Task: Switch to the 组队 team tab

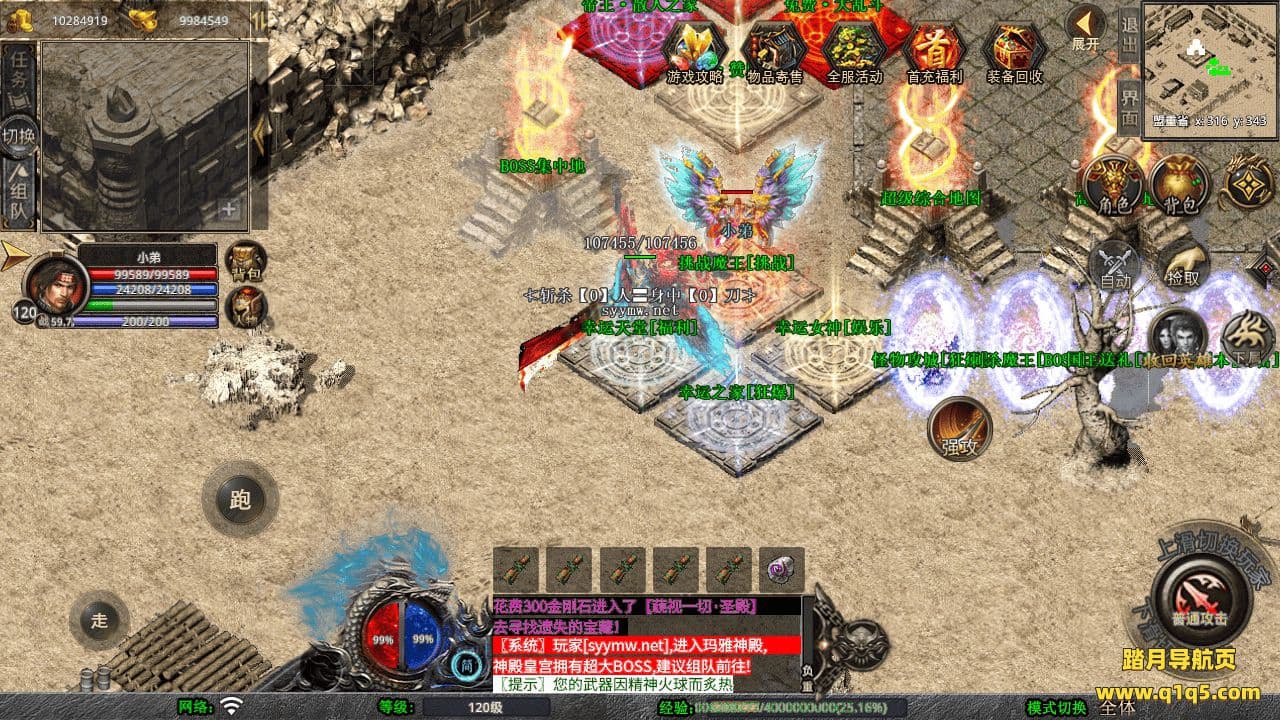Action: coord(19,194)
